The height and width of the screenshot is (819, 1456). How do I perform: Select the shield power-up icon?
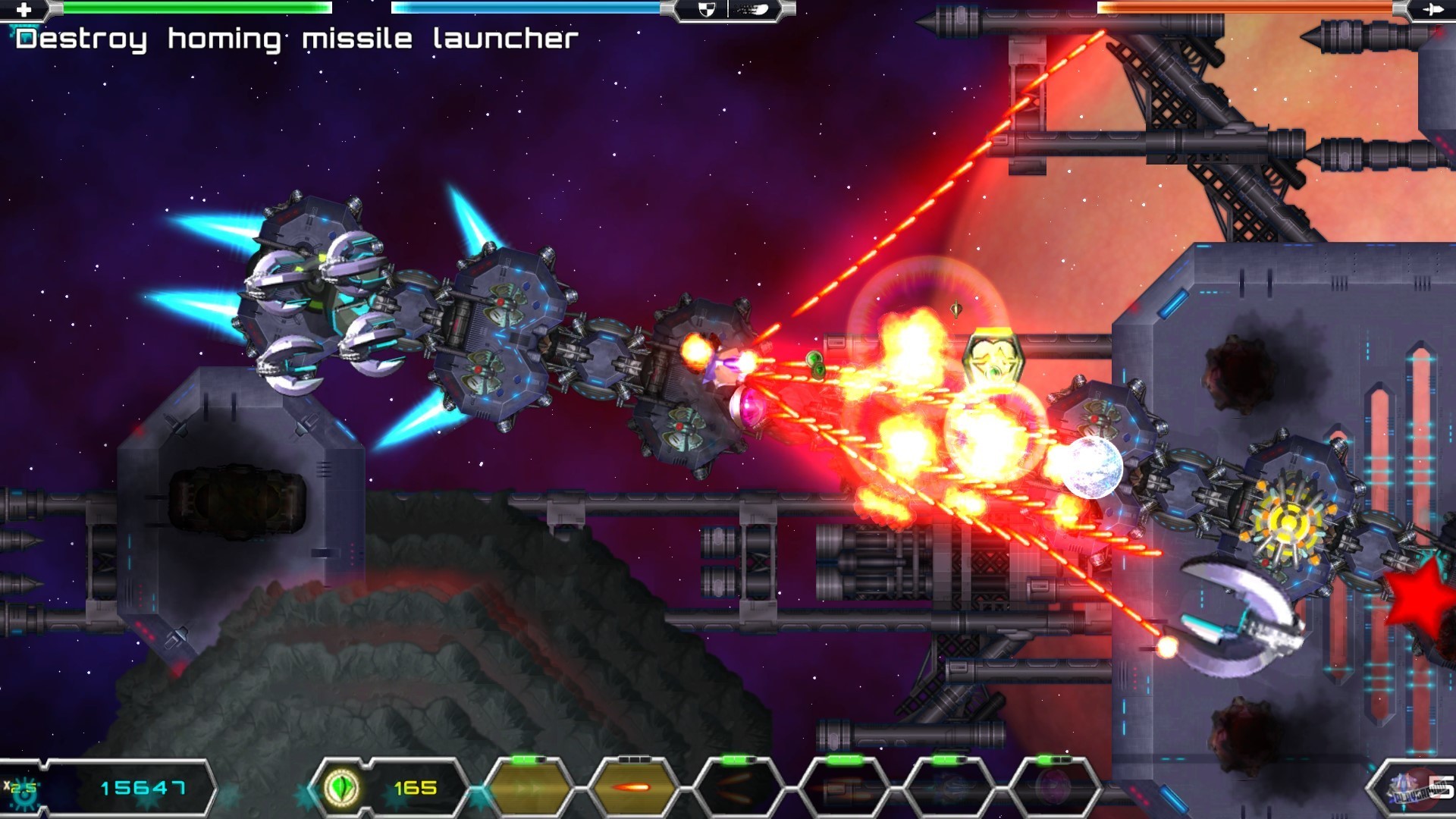click(705, 11)
